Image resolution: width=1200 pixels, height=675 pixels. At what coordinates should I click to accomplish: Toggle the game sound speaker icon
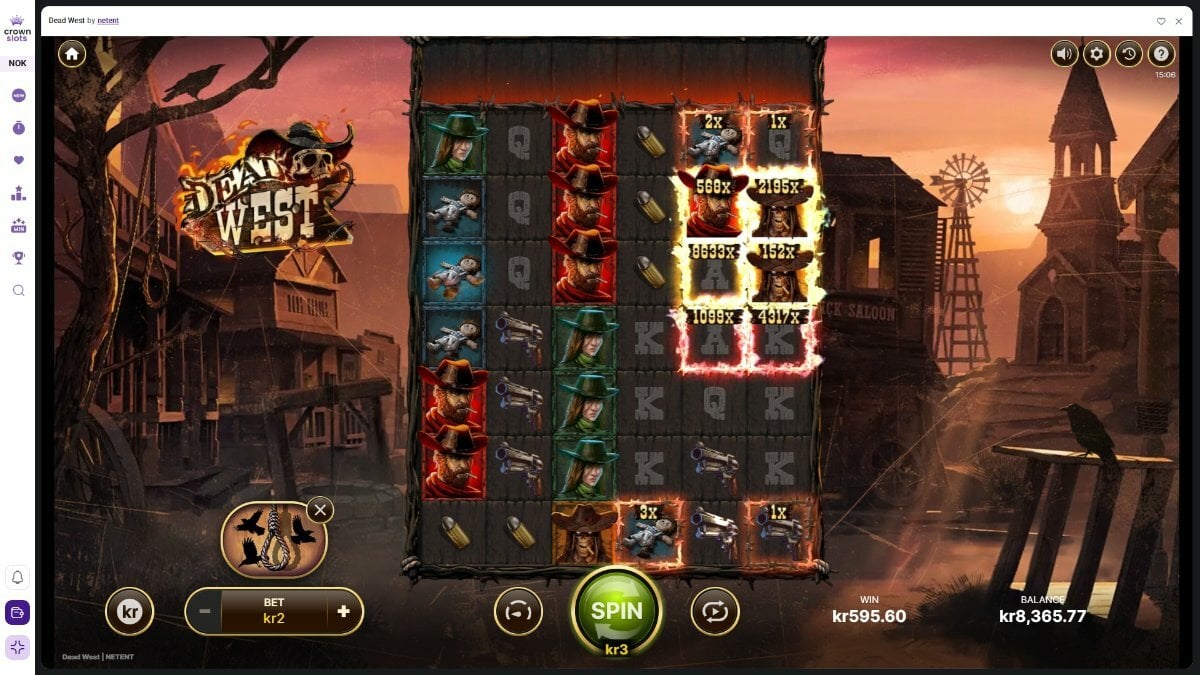pos(1064,54)
